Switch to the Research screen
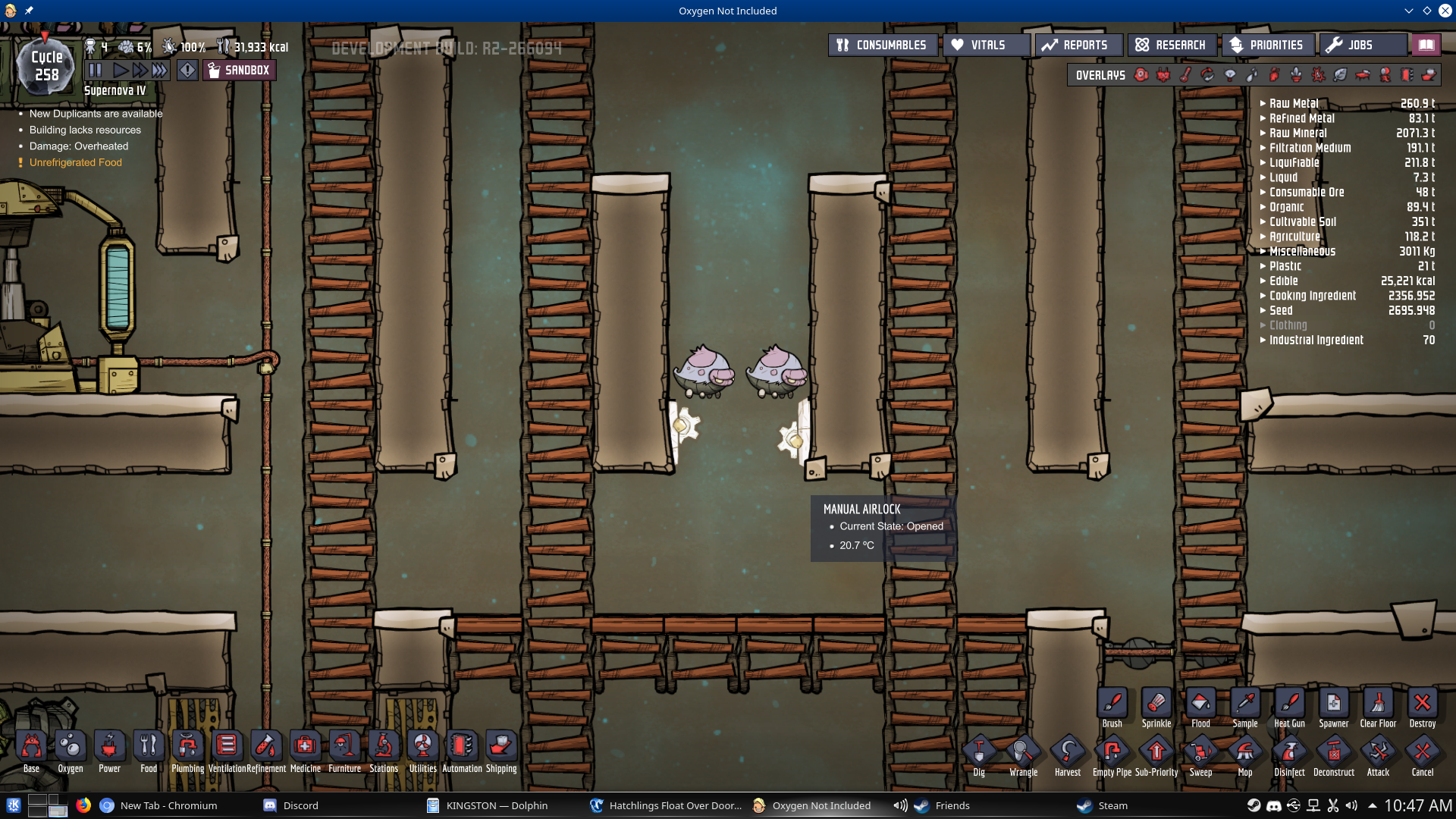 coord(1172,45)
